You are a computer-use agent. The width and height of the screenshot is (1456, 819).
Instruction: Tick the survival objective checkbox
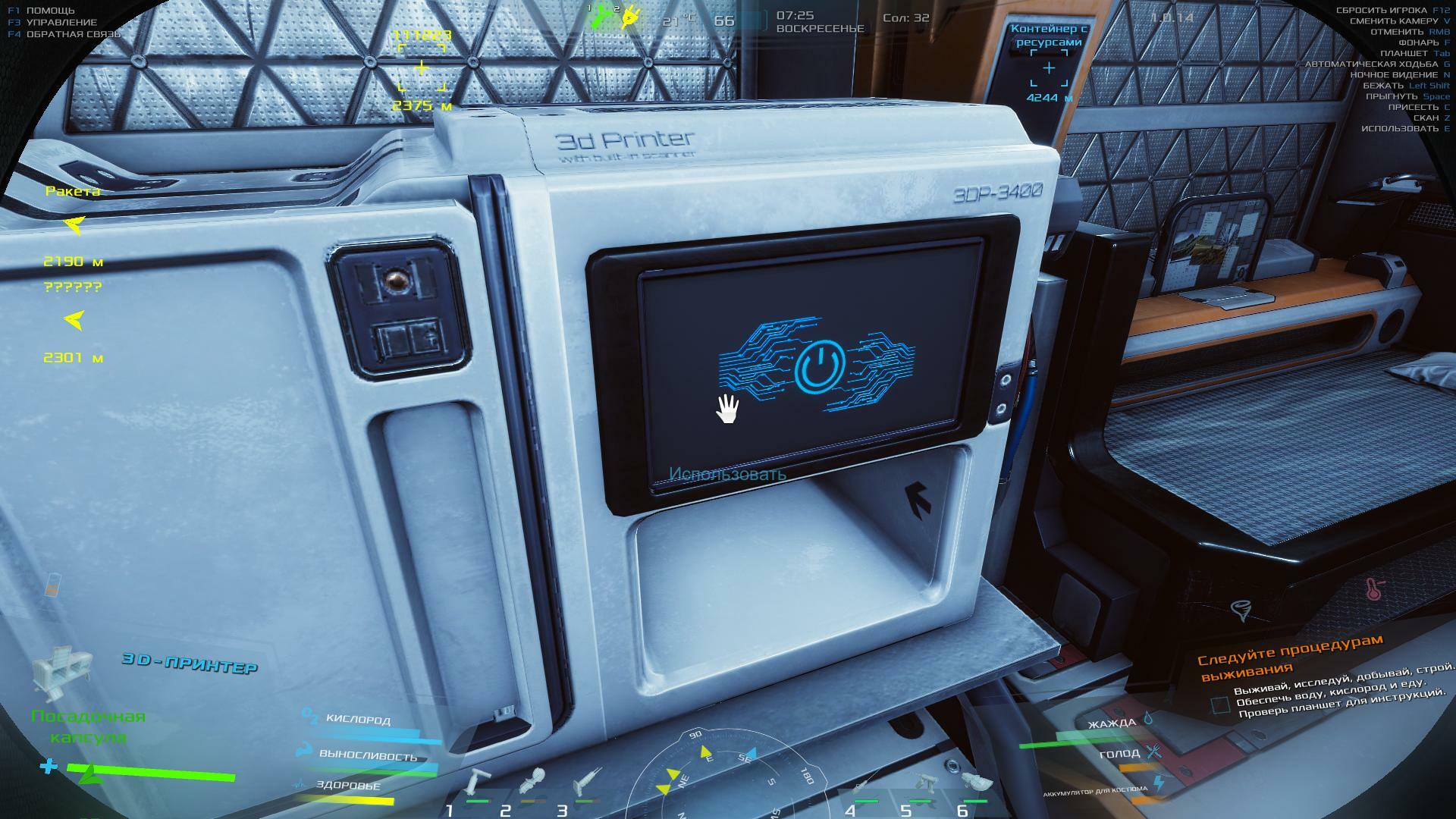click(1219, 705)
